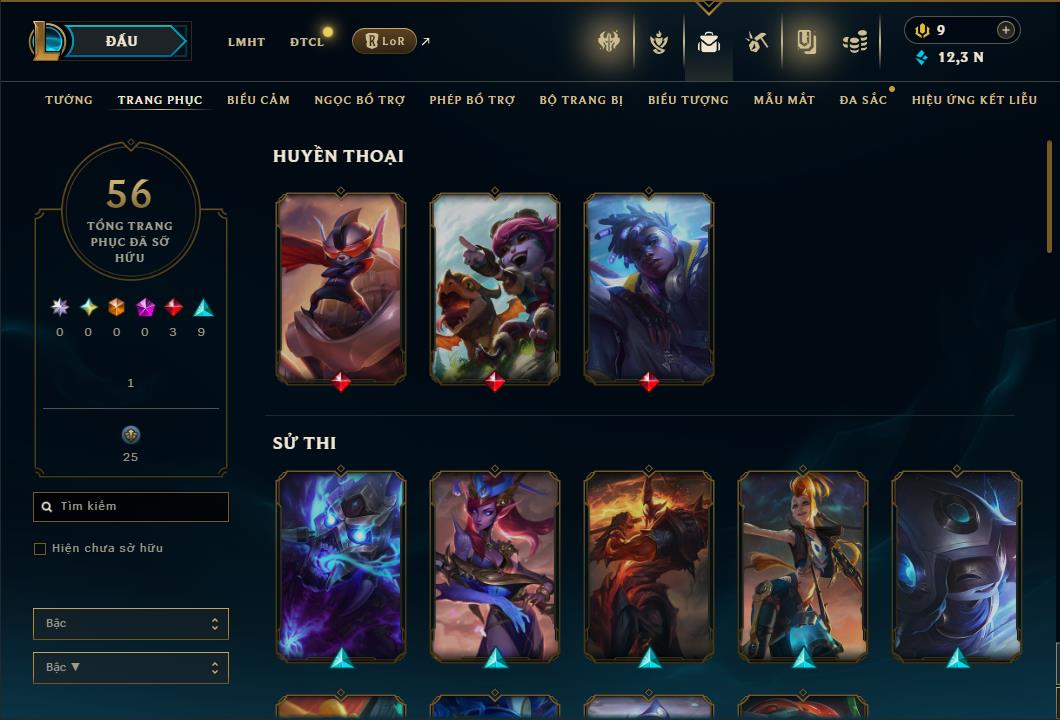Viewport: 1060px width, 720px height.
Task: Open the HIỆU ỨNG KẾT LIỄU tab
Action: [974, 100]
